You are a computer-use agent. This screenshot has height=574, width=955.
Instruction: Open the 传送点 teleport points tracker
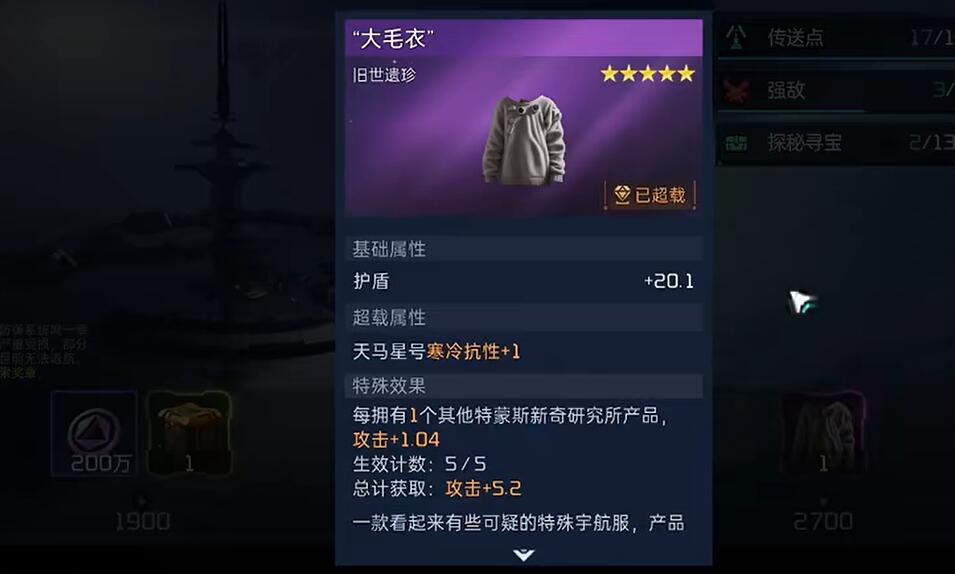(835, 38)
